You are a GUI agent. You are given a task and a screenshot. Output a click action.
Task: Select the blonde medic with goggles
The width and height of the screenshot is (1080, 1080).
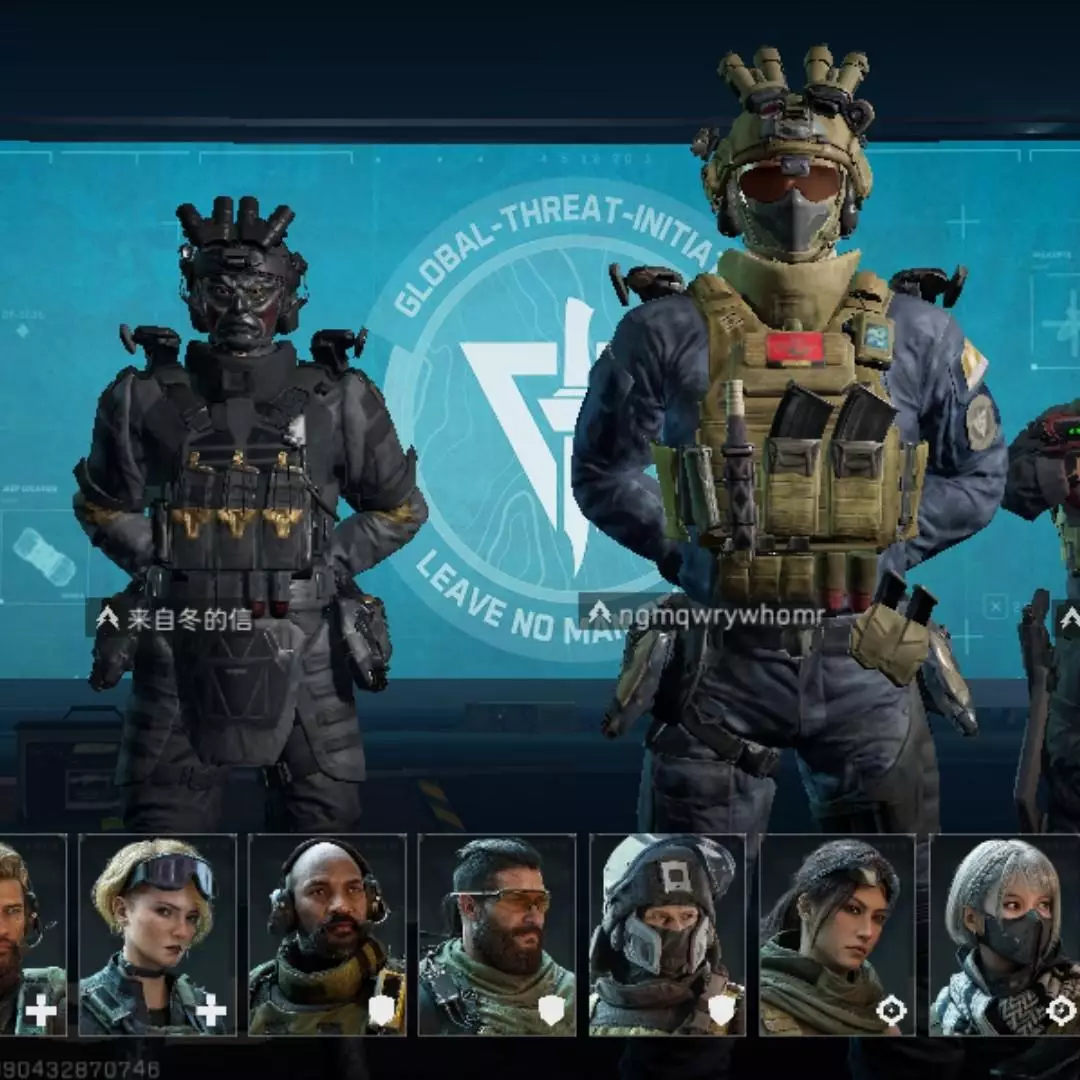(158, 935)
